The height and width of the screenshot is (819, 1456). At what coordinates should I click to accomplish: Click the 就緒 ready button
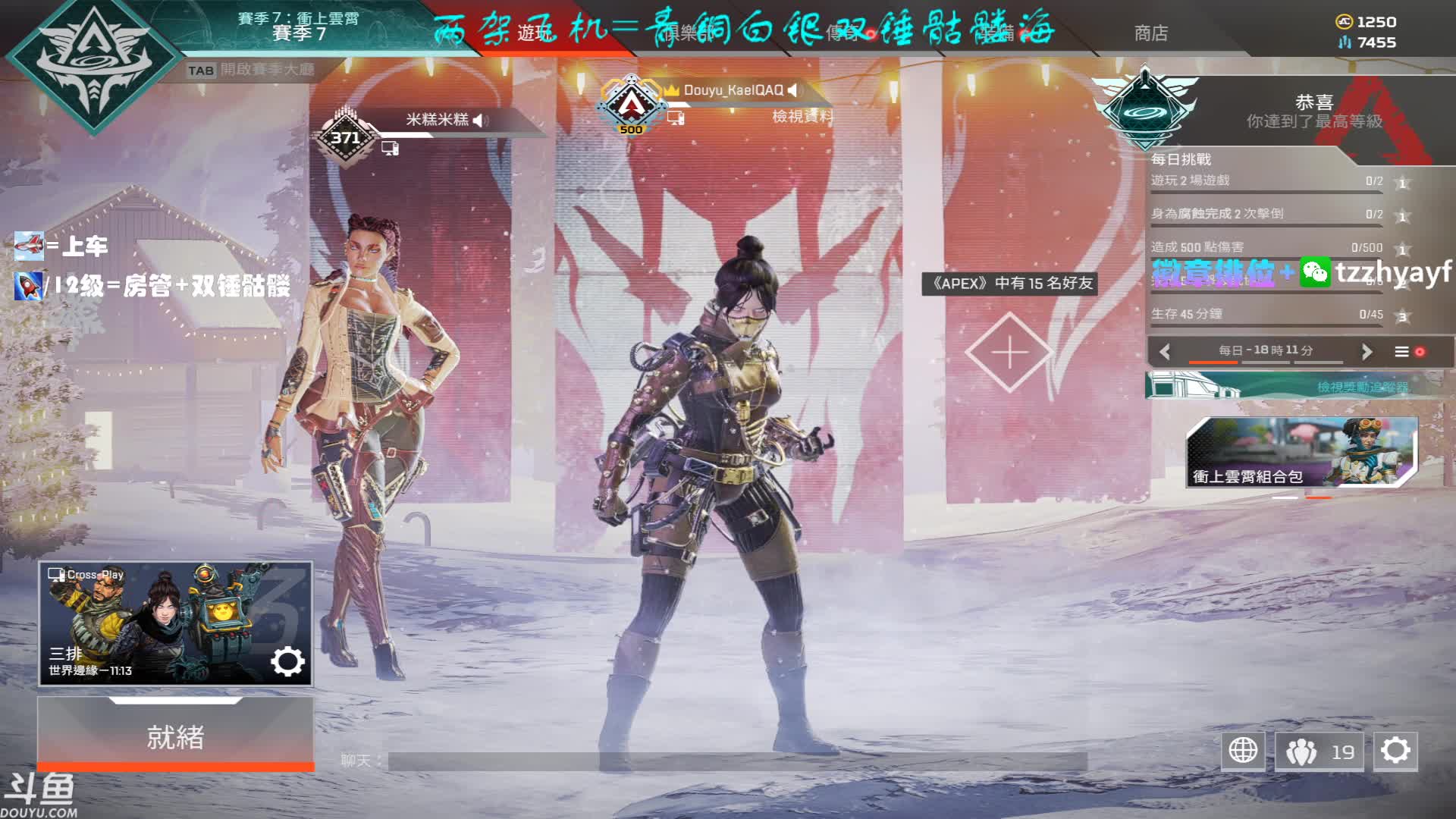coord(175,736)
